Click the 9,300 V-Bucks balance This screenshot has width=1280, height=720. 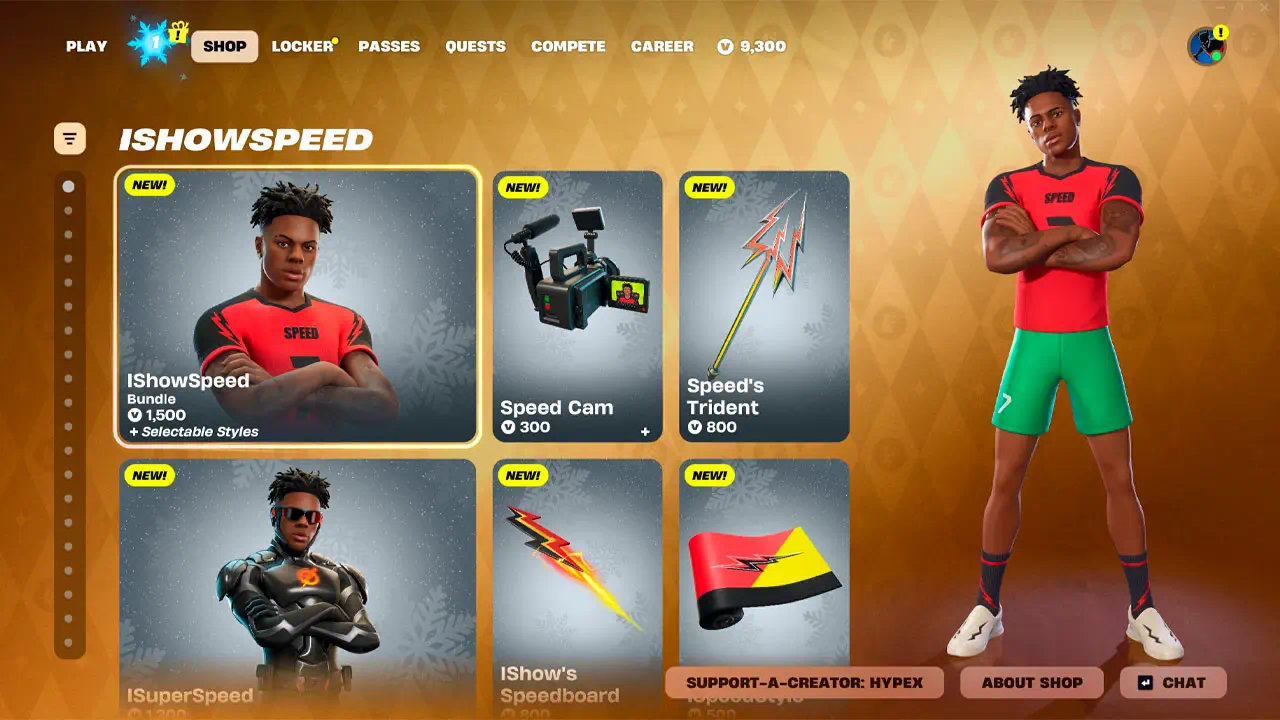pyautogui.click(x=752, y=46)
